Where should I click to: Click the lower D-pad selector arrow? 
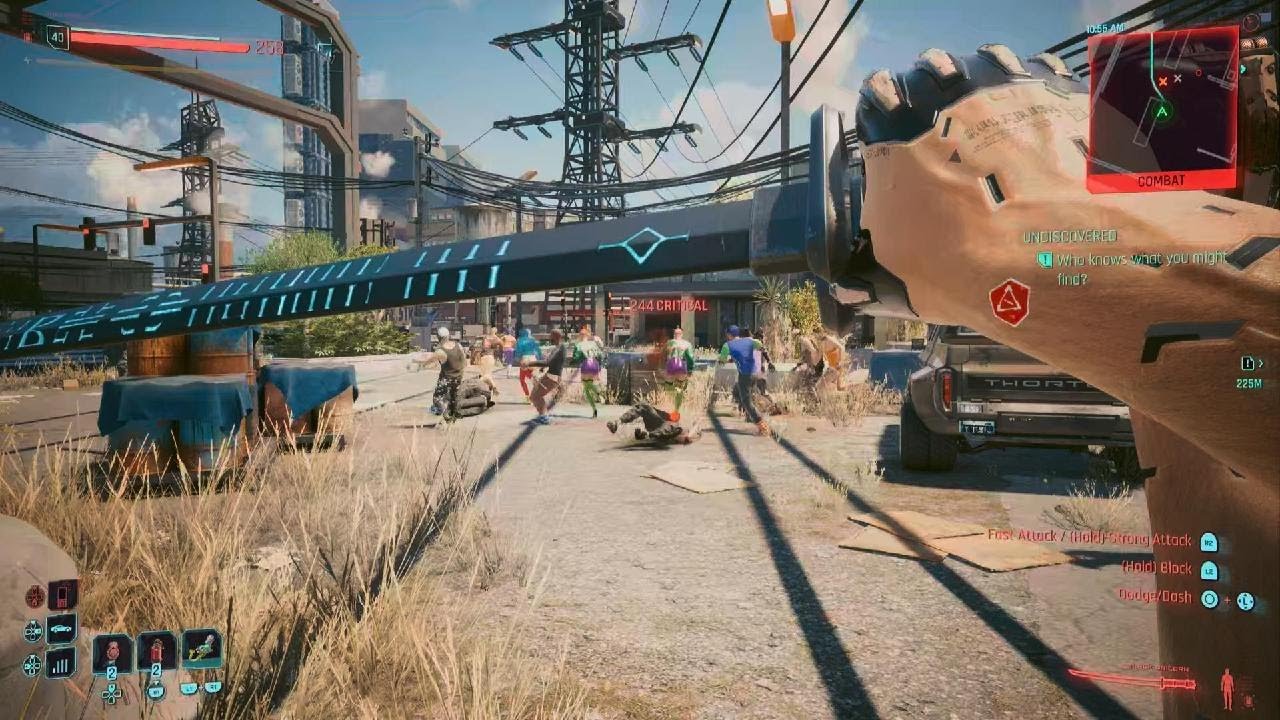tap(31, 666)
